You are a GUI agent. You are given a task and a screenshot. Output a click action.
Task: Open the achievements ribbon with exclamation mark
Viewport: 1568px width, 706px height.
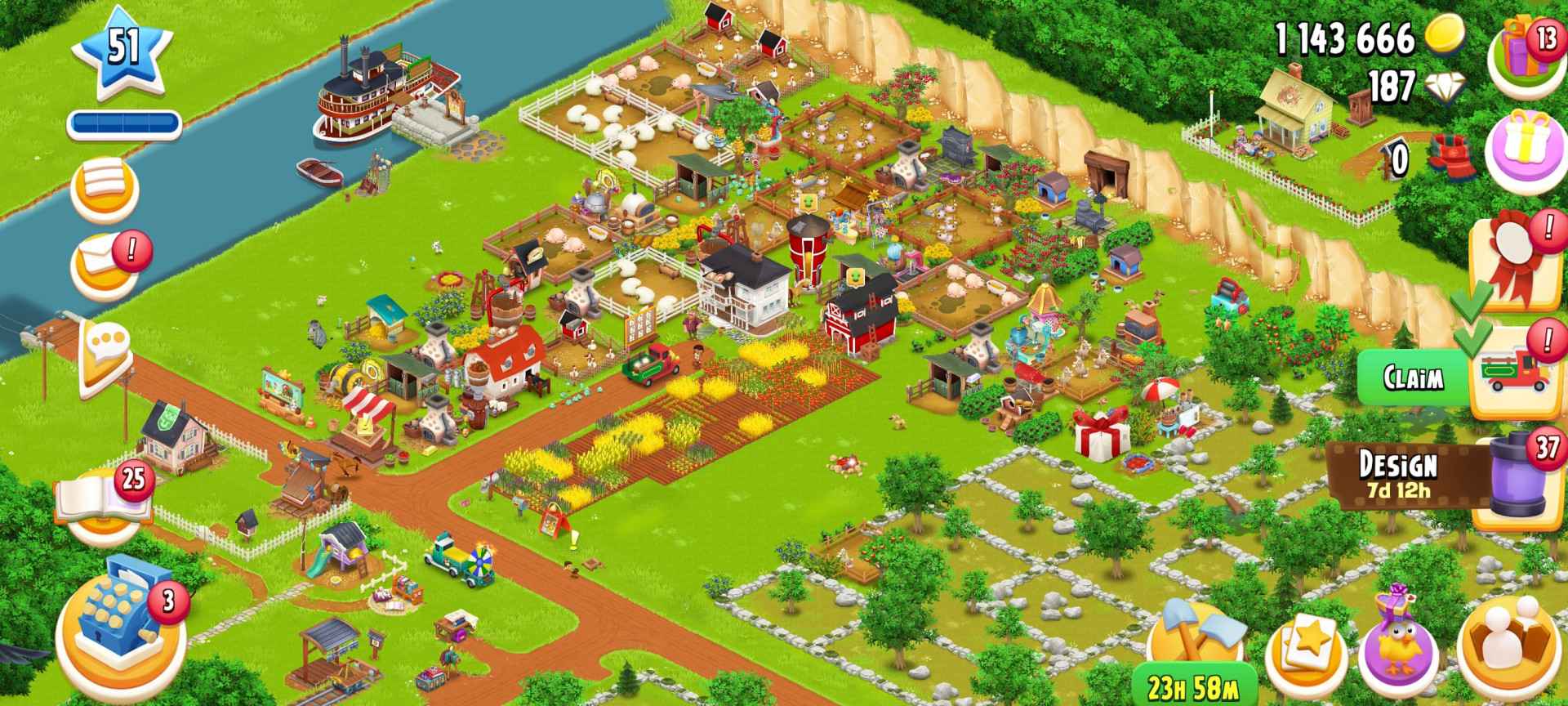pos(1513,263)
